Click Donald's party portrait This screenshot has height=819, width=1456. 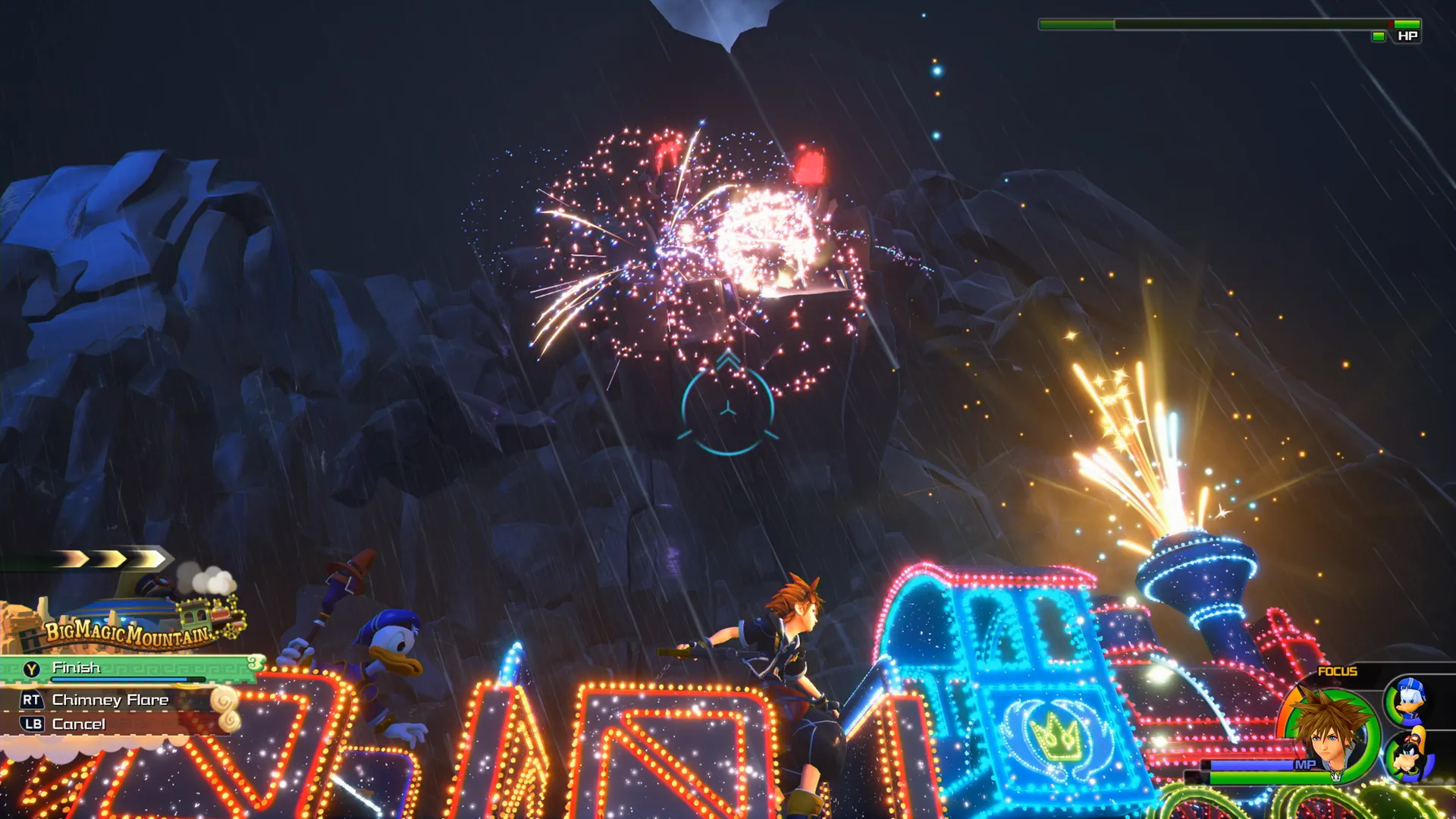1410,700
